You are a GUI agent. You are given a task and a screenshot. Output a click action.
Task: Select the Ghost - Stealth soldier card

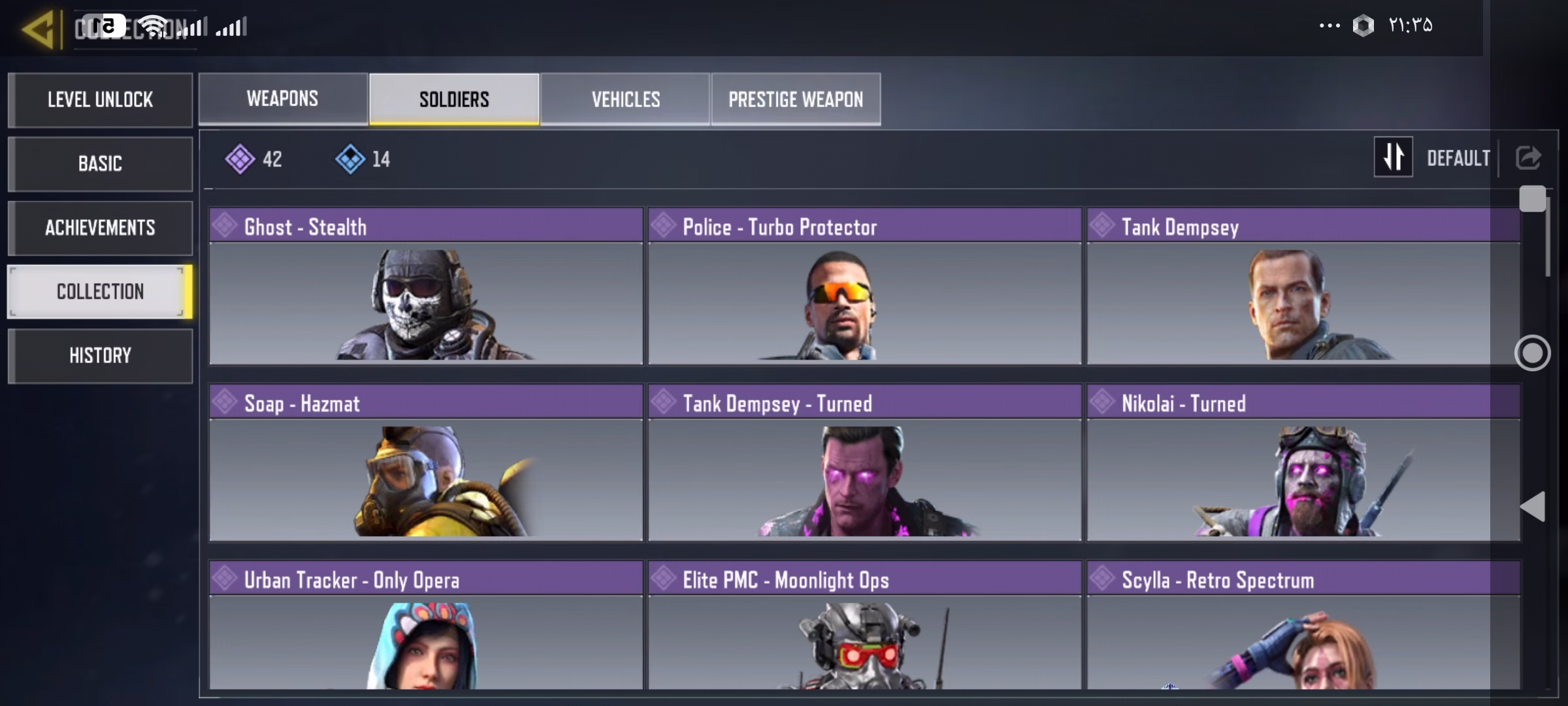coord(426,286)
